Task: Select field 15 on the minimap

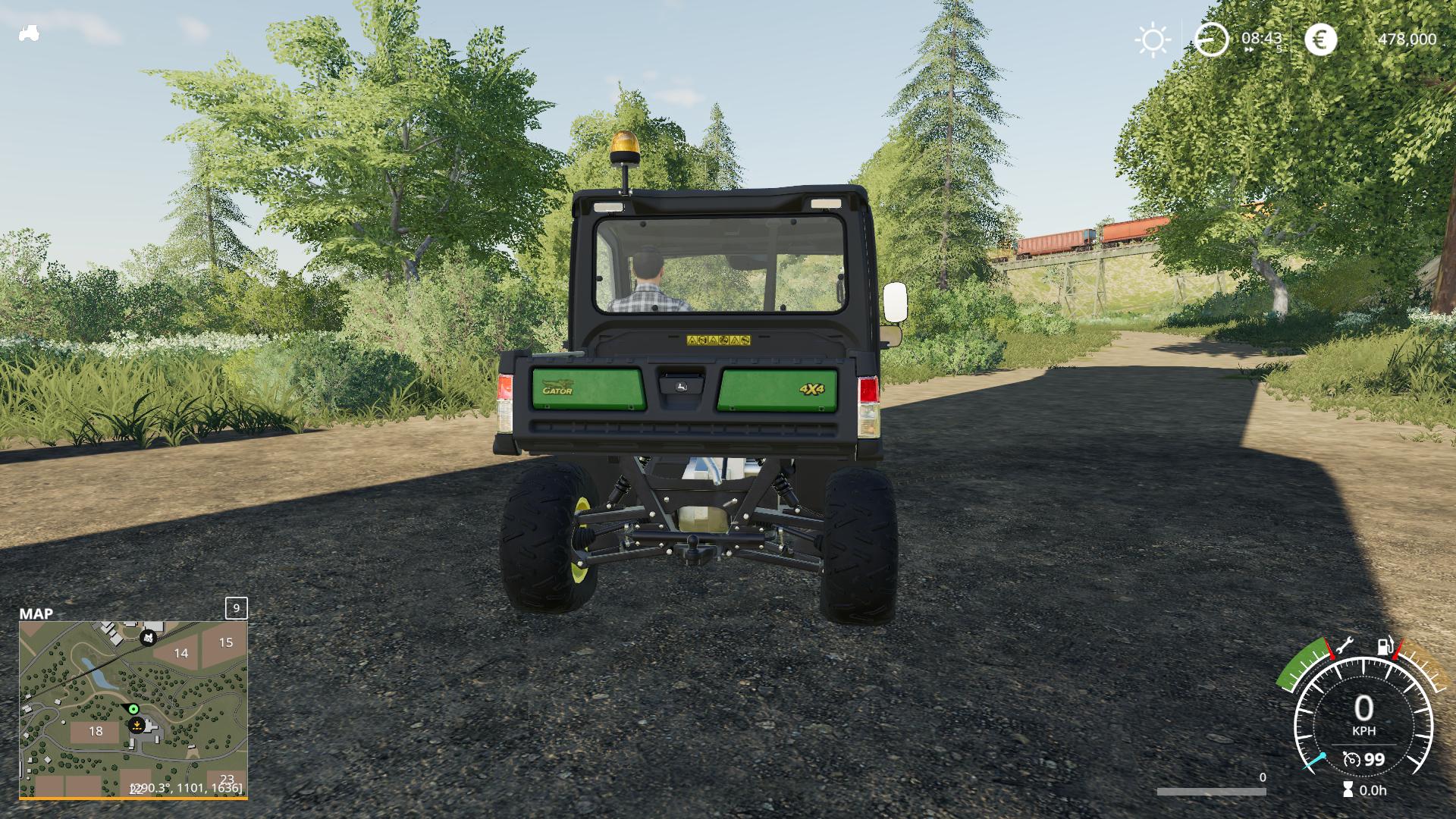Action: click(x=225, y=642)
